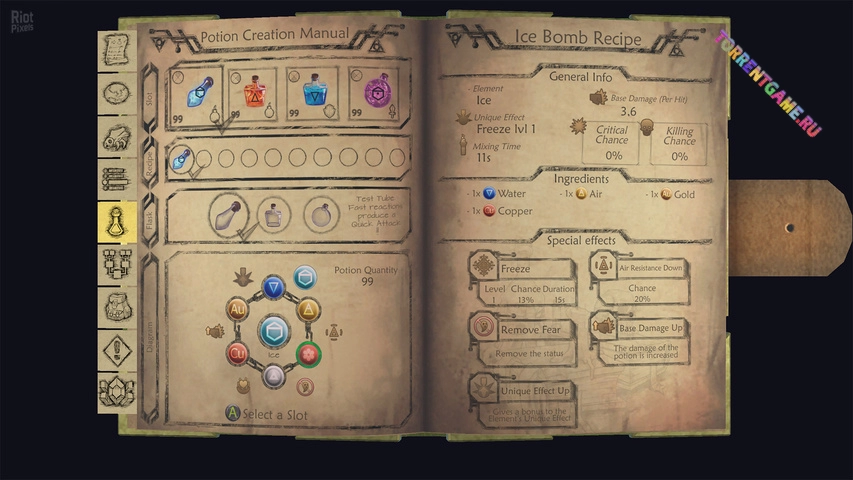The width and height of the screenshot is (853, 480).
Task: Click the central Ice element node
Action: point(273,331)
